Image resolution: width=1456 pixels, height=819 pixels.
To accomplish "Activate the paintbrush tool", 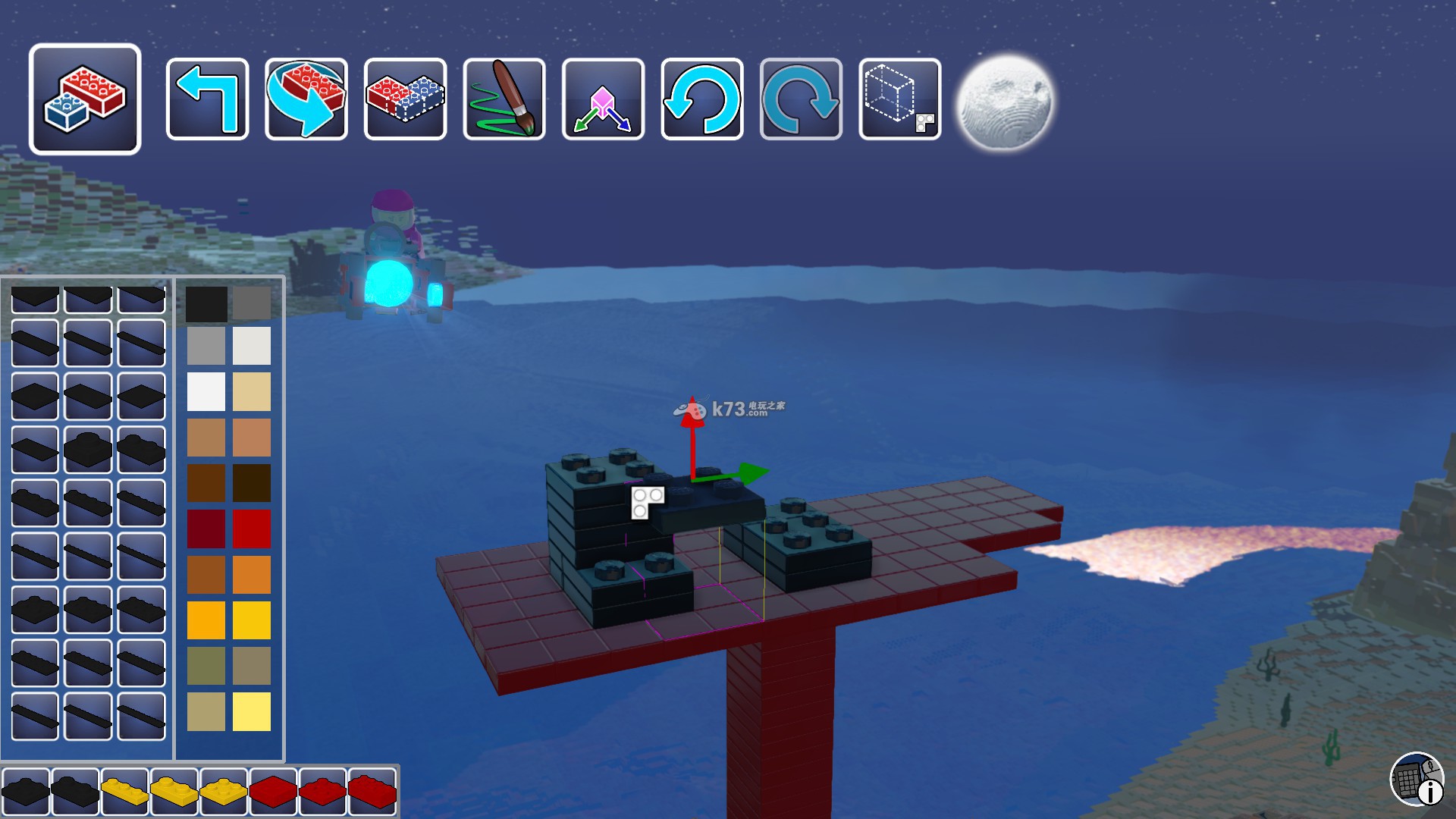I will (x=504, y=99).
